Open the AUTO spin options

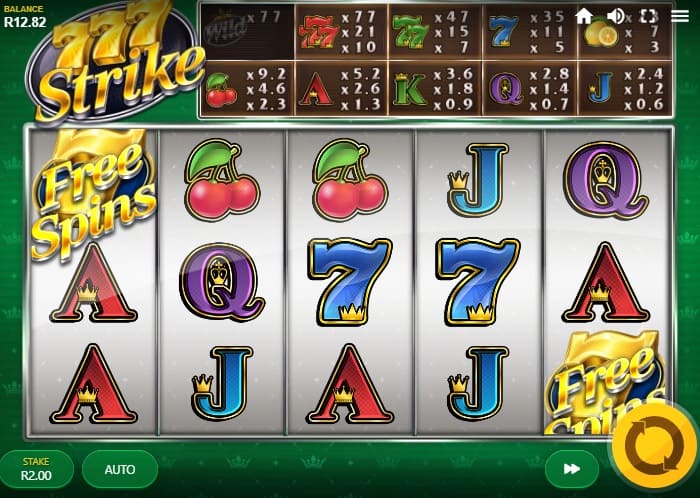[120, 468]
